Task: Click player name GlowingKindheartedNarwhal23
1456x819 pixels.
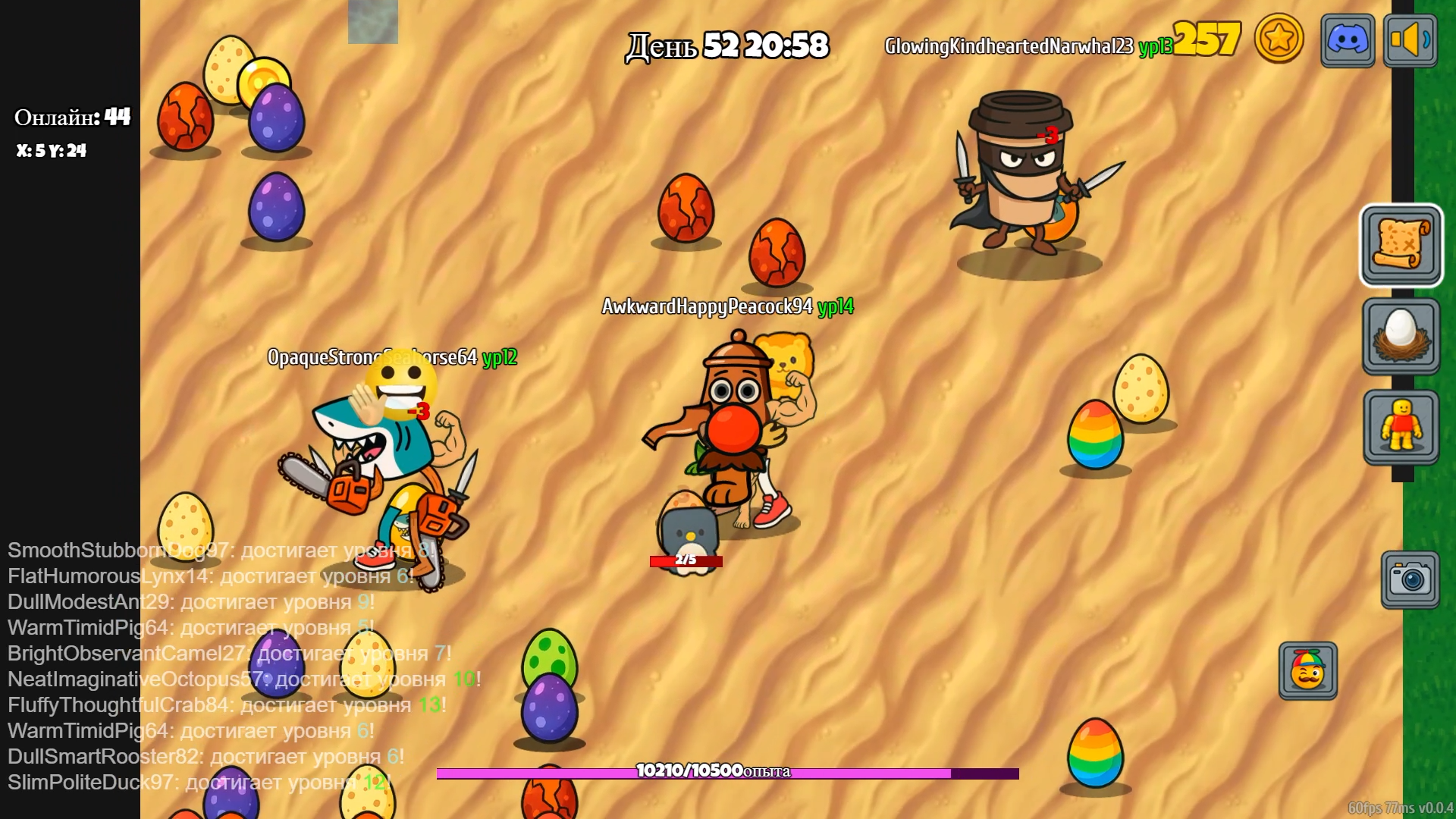Action: point(1009,45)
